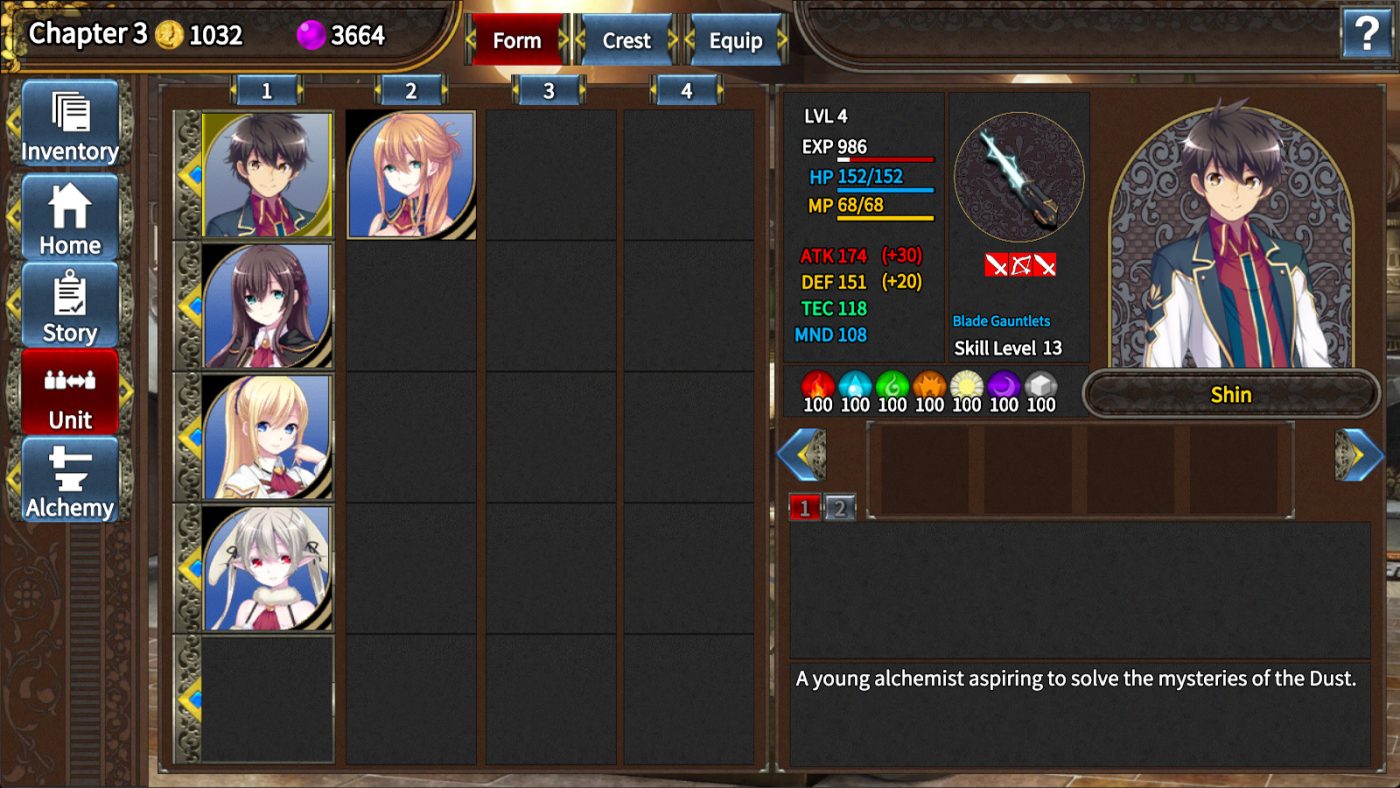Select the wind element resistance icon

[x=891, y=383]
